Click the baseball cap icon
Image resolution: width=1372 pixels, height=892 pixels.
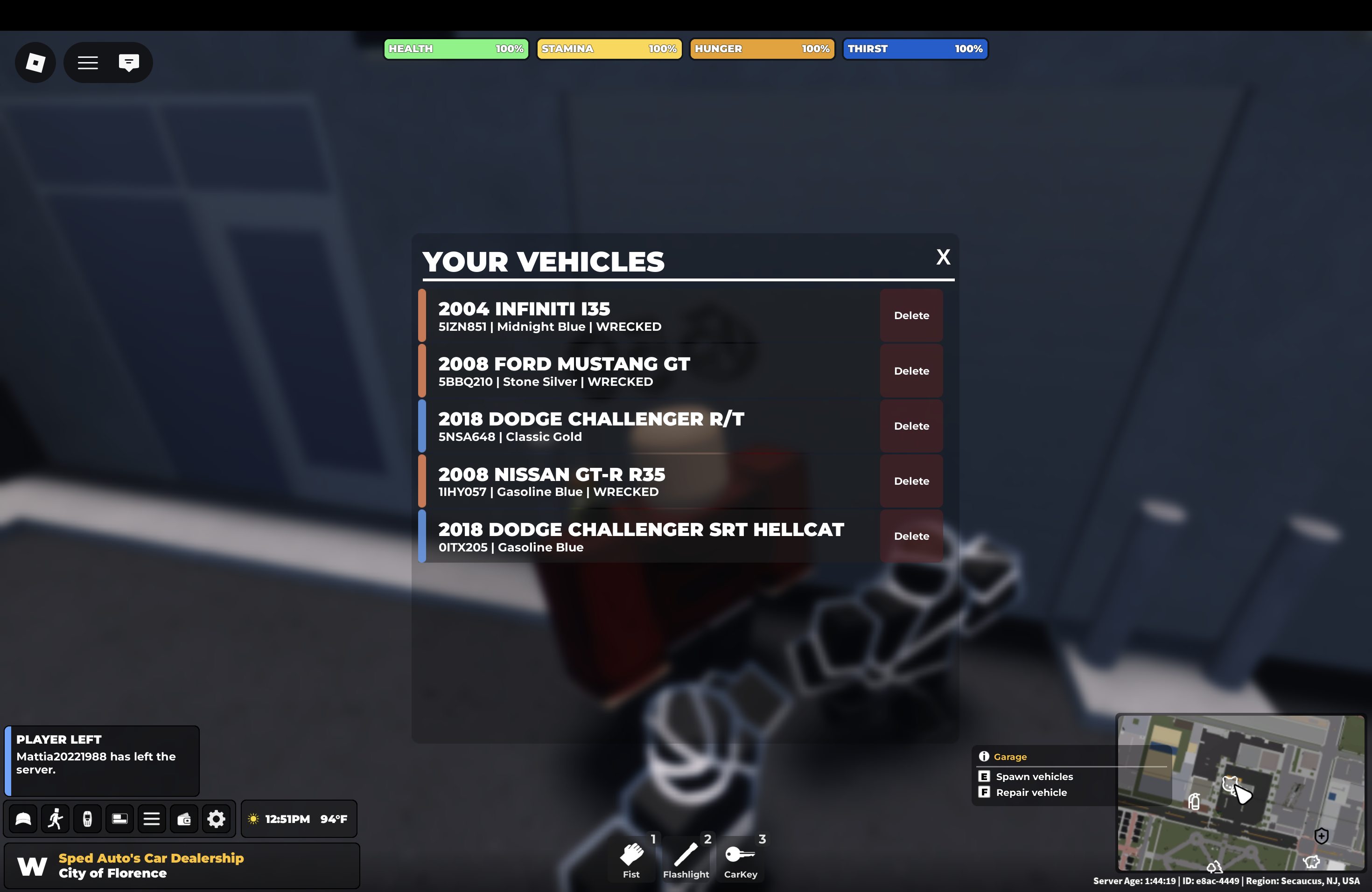click(23, 819)
